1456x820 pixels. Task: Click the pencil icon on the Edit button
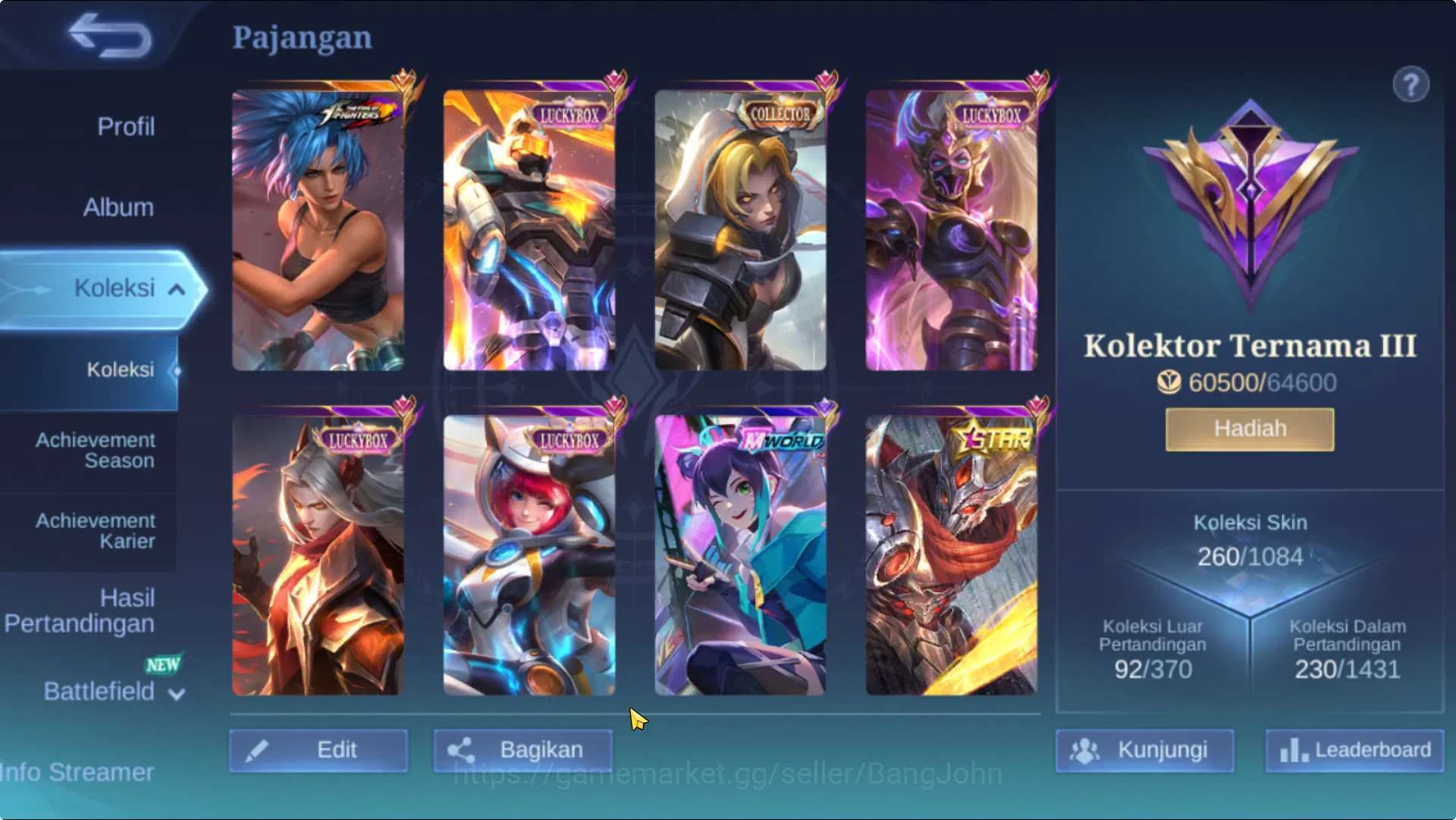pos(259,749)
